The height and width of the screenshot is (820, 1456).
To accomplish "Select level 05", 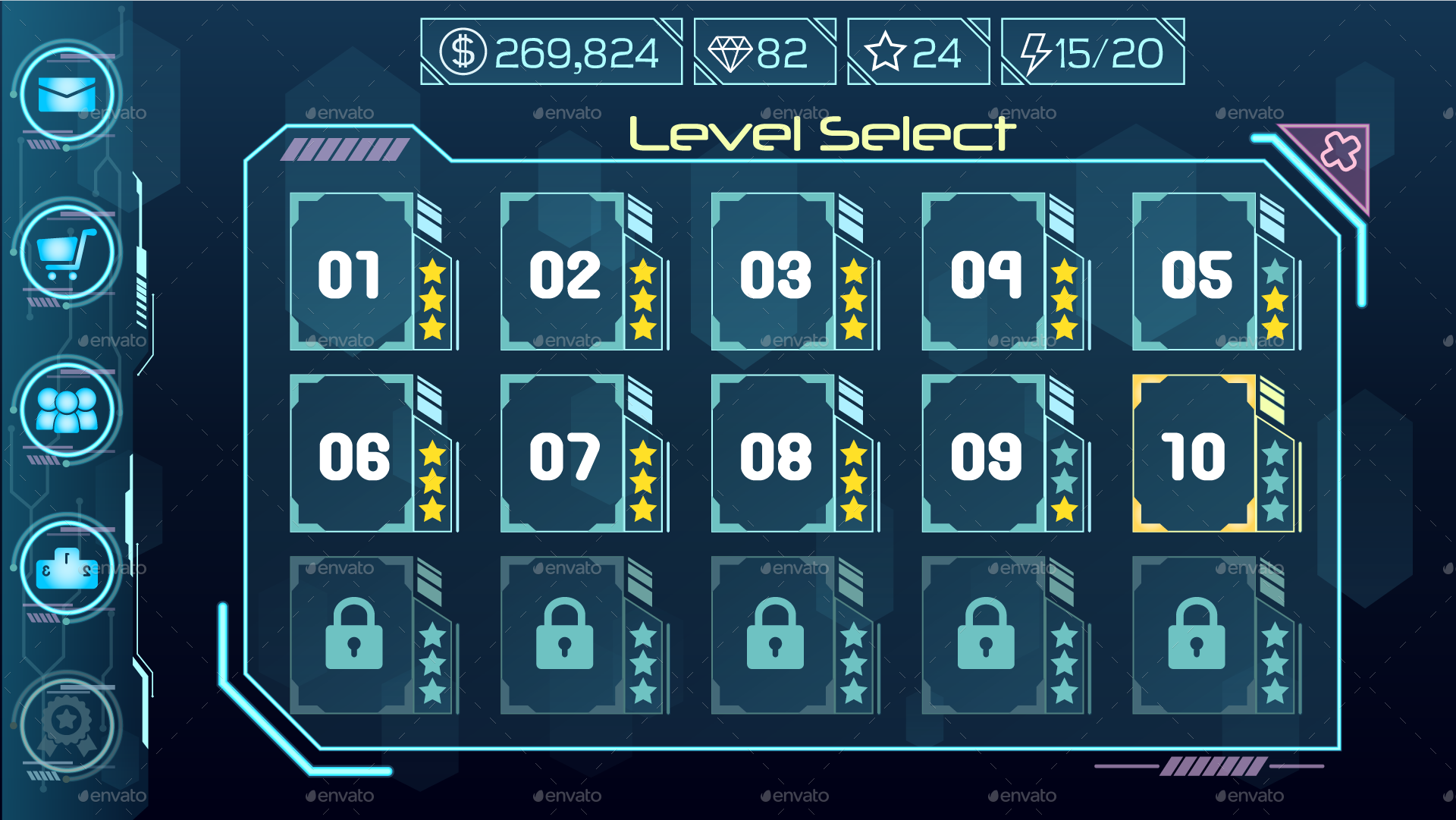I will point(1194,273).
